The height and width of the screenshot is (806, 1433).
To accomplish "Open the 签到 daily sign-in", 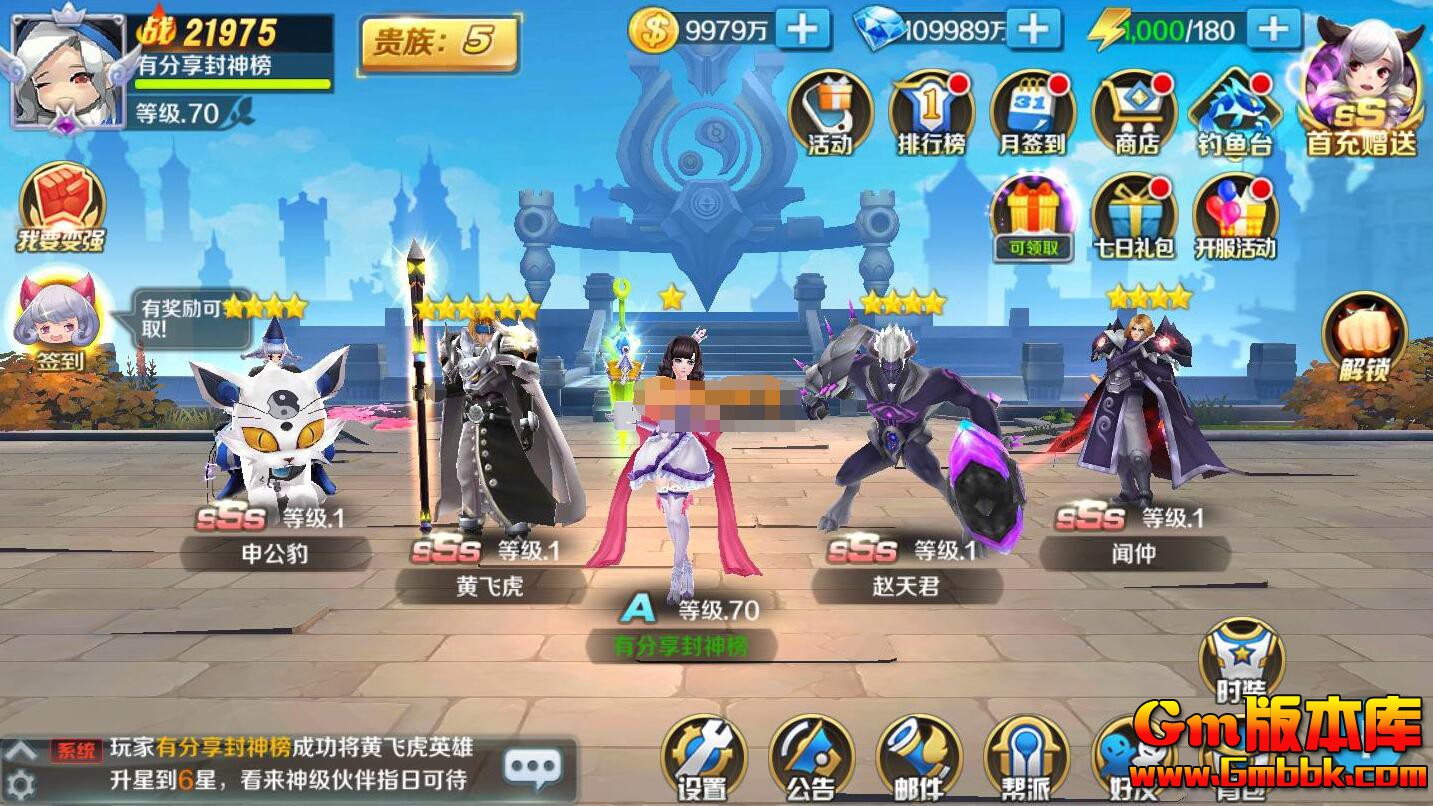I will coord(60,320).
